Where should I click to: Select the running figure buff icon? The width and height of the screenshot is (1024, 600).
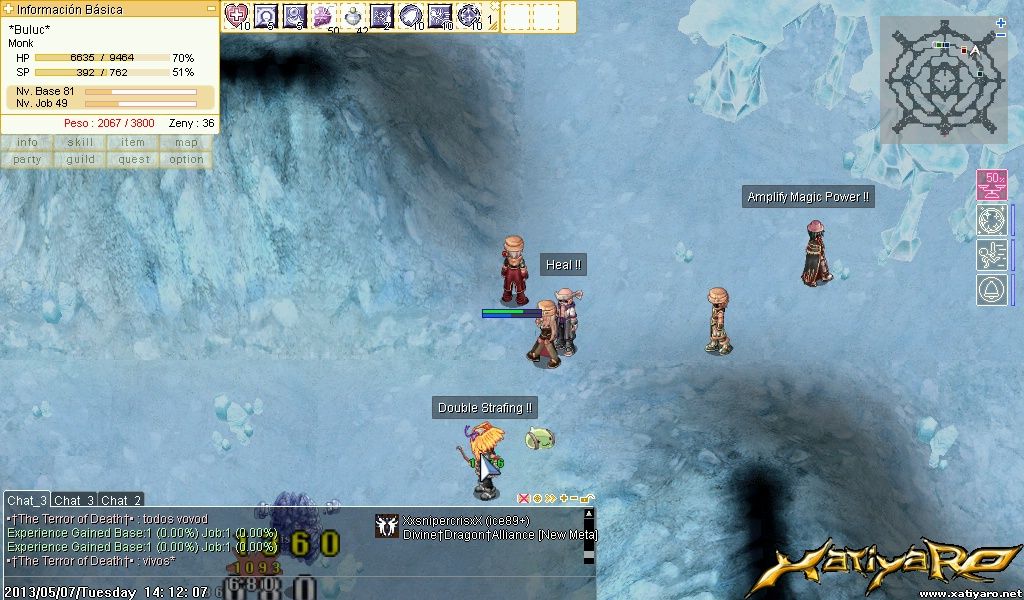[991, 254]
